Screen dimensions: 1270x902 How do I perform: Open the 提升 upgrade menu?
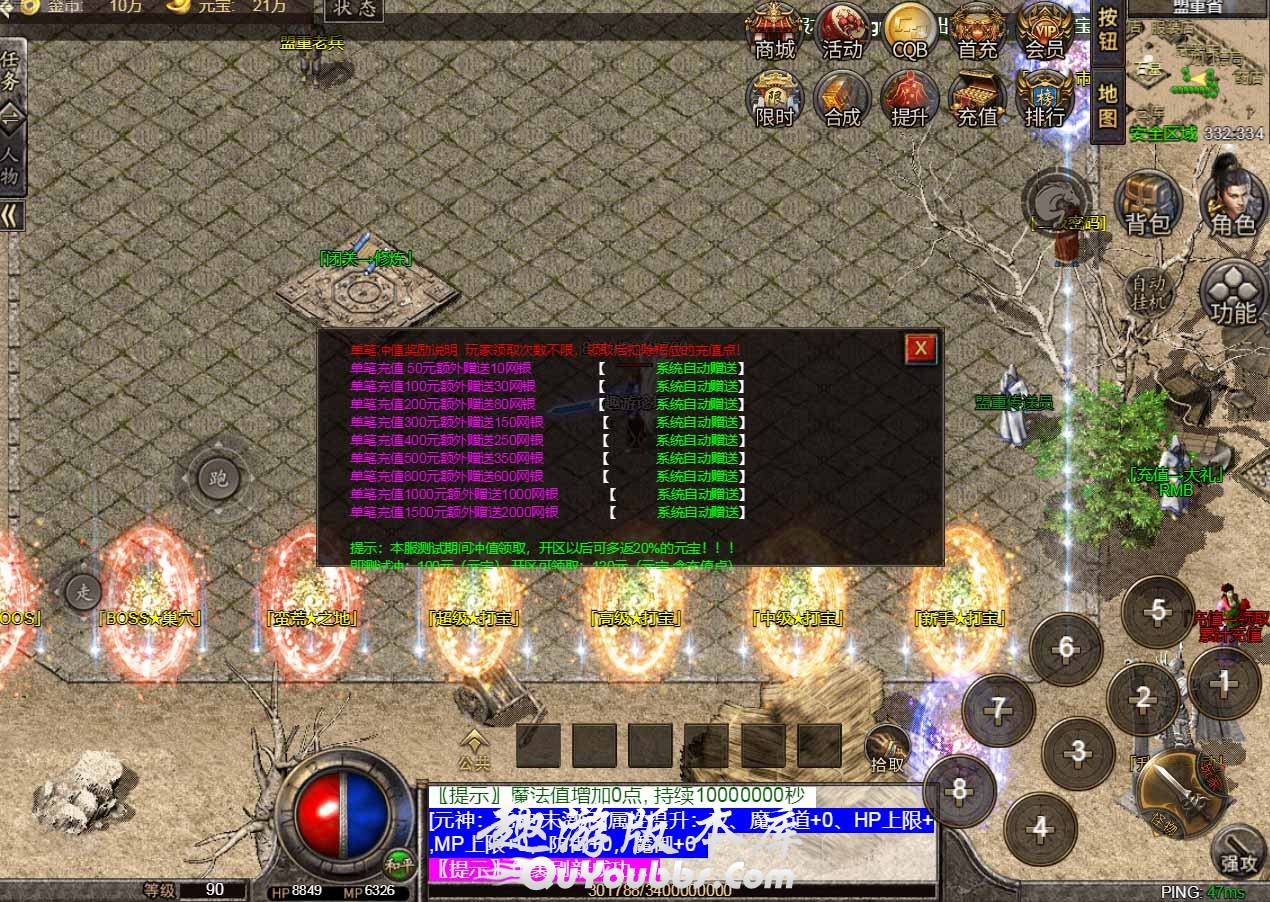coord(910,98)
